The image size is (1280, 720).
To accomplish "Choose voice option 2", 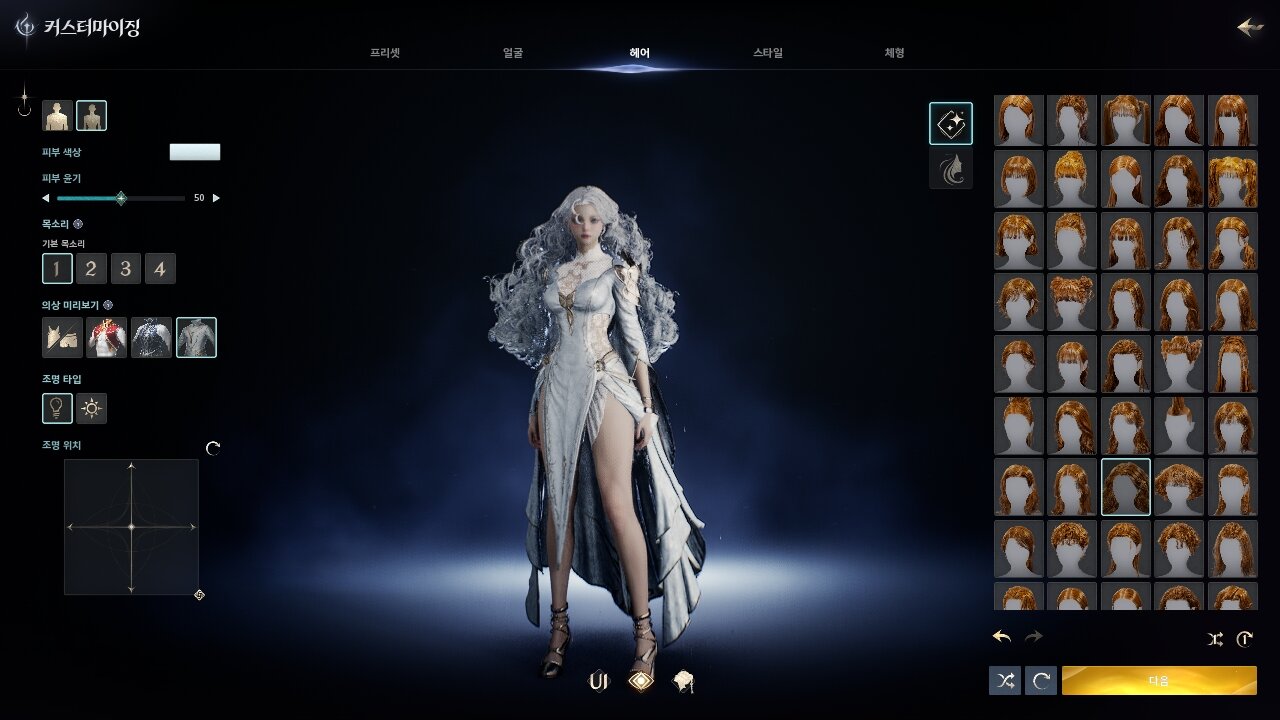I will click(91, 268).
